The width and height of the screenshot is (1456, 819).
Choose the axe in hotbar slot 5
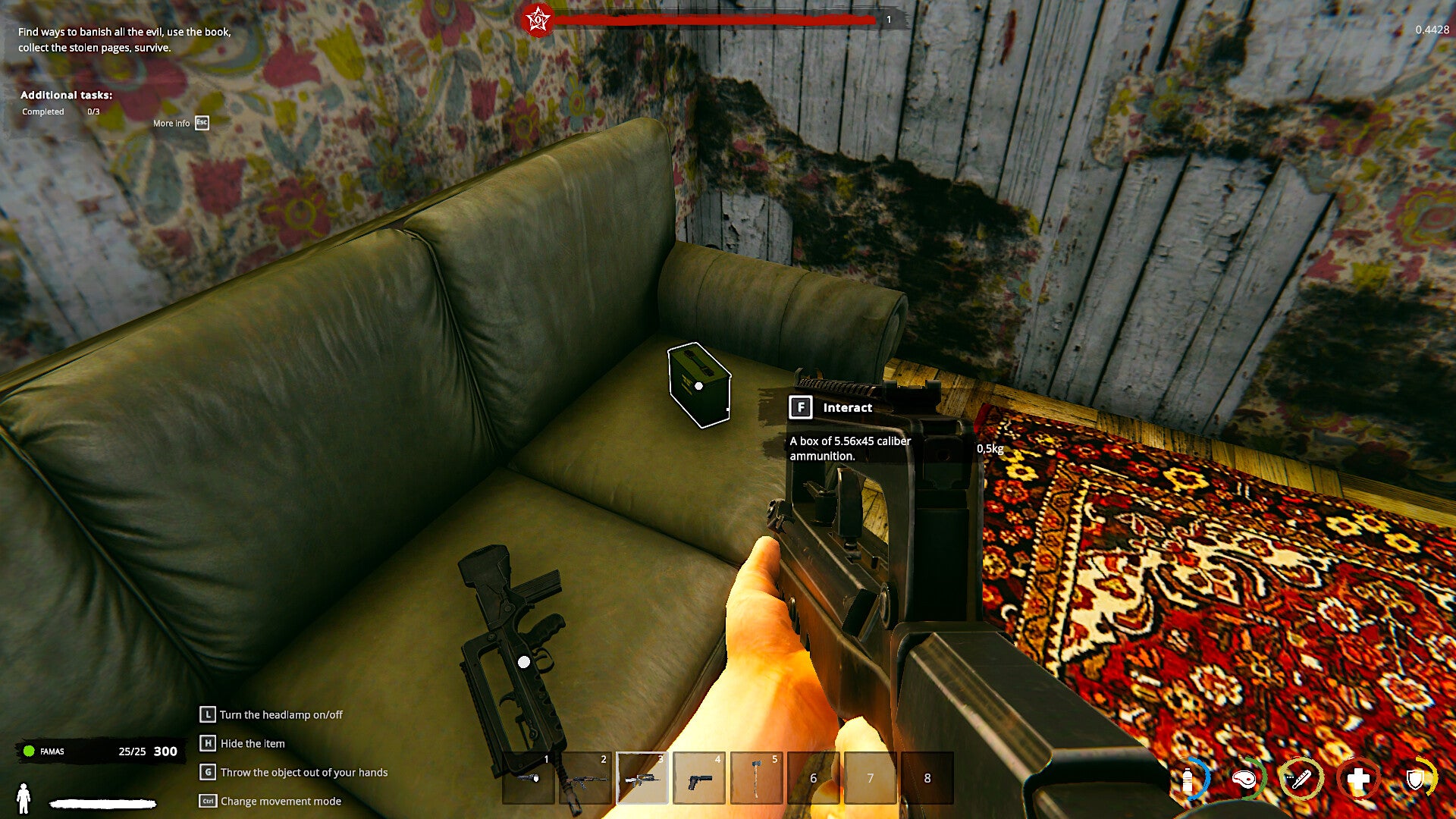[756, 777]
